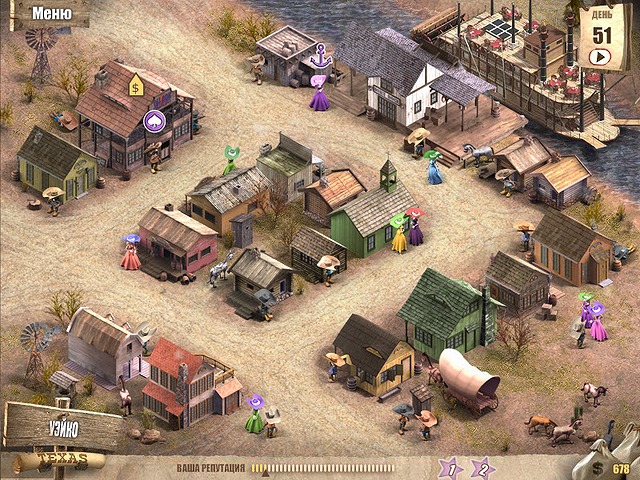
Task: Open the Меню button
Action: pos(48,14)
